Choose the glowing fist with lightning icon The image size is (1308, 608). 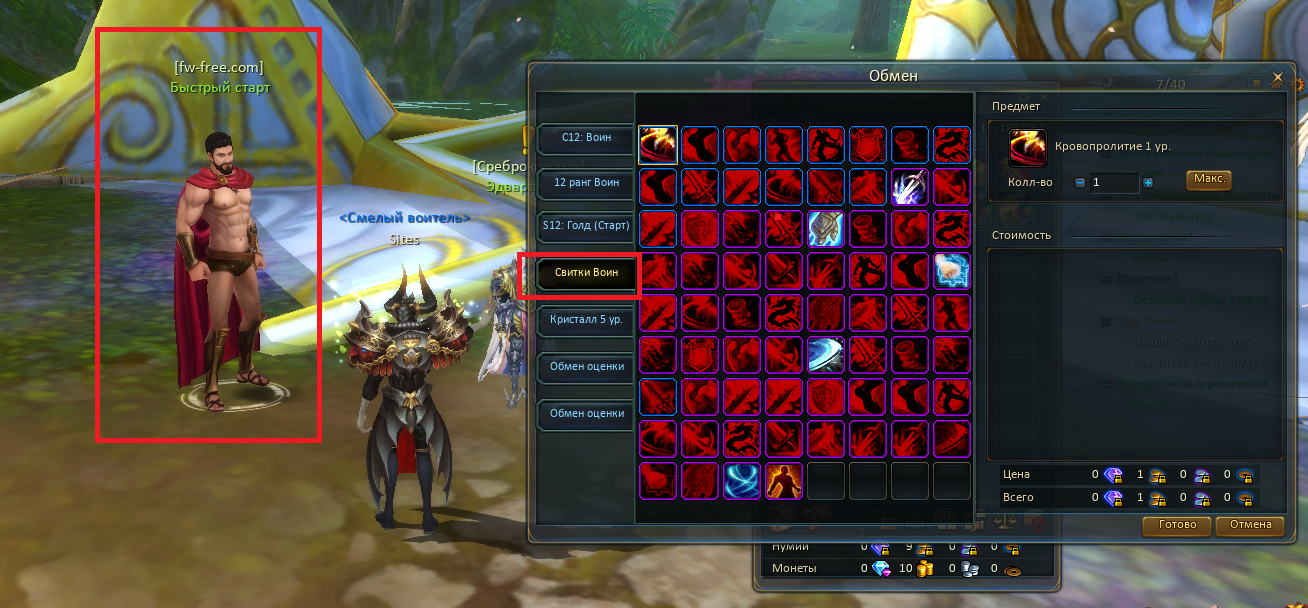pos(952,271)
